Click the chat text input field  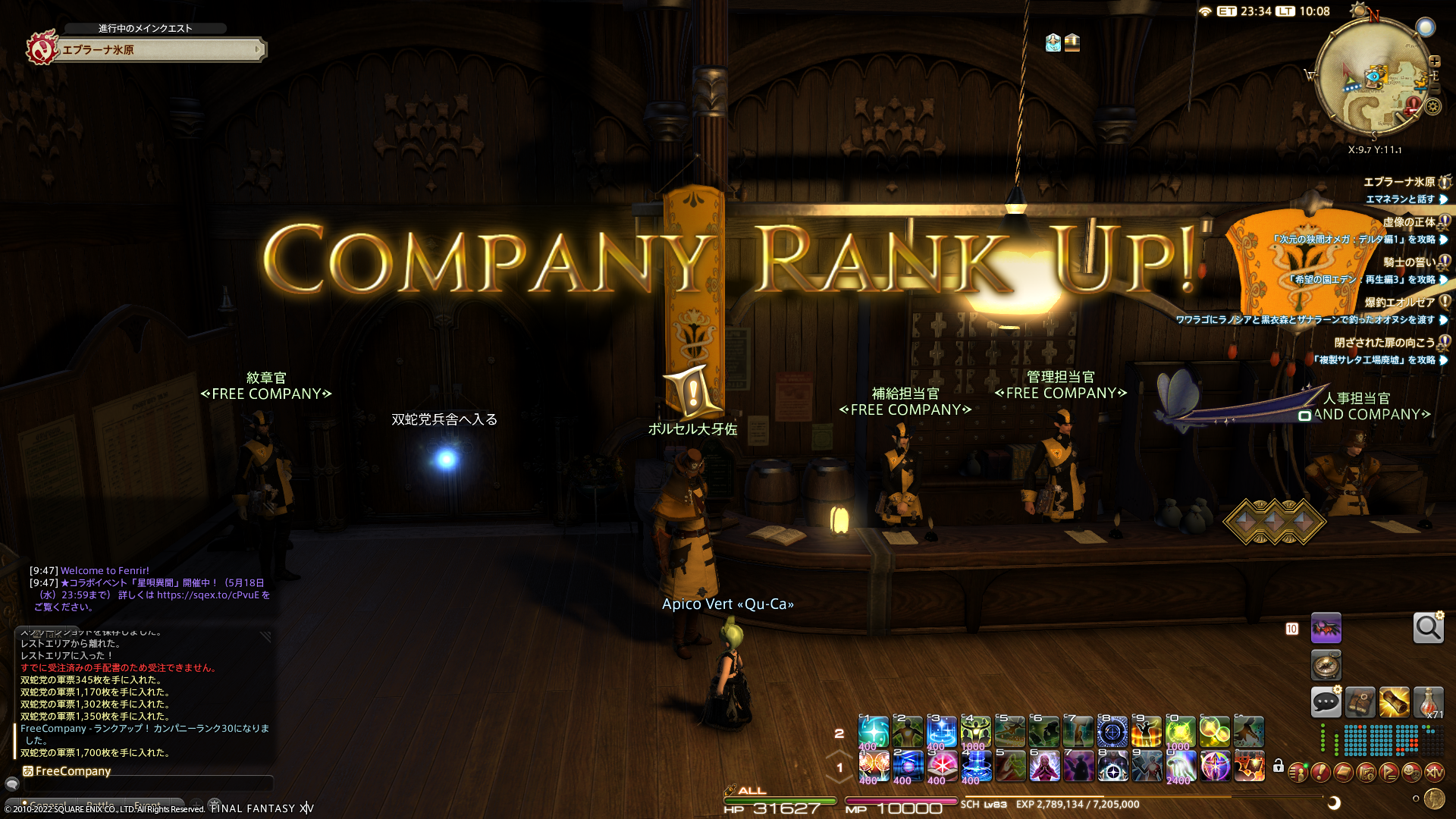point(148,784)
